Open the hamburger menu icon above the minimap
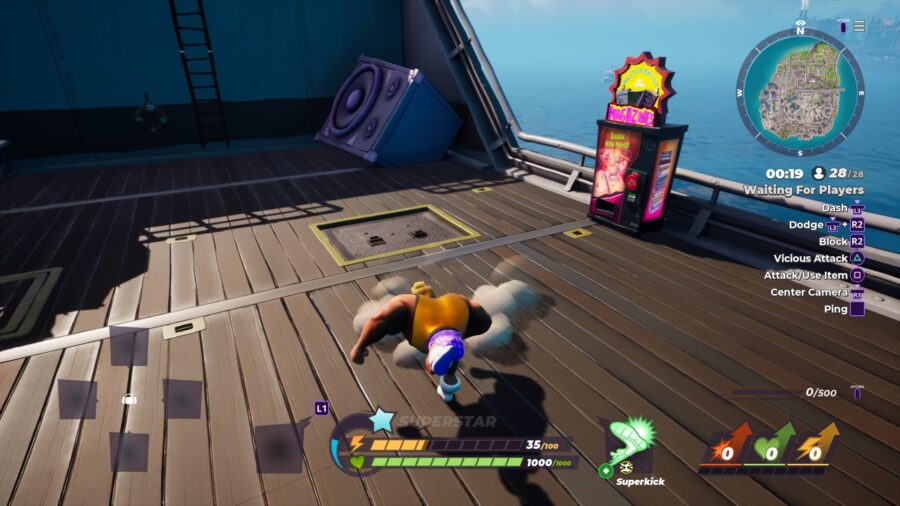The height and width of the screenshot is (506, 900). [x=859, y=26]
